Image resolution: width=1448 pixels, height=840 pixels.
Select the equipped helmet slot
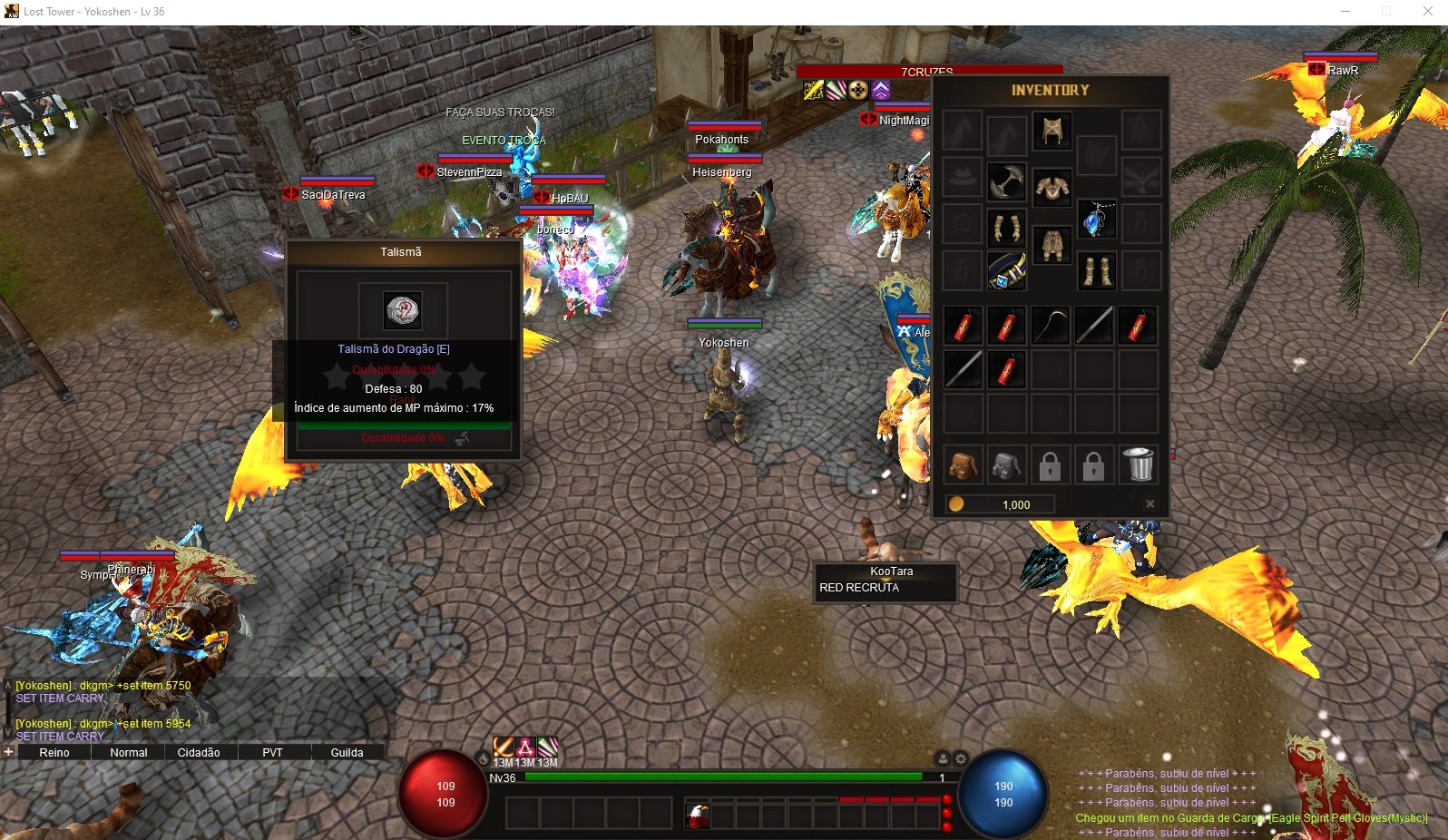(1052, 131)
